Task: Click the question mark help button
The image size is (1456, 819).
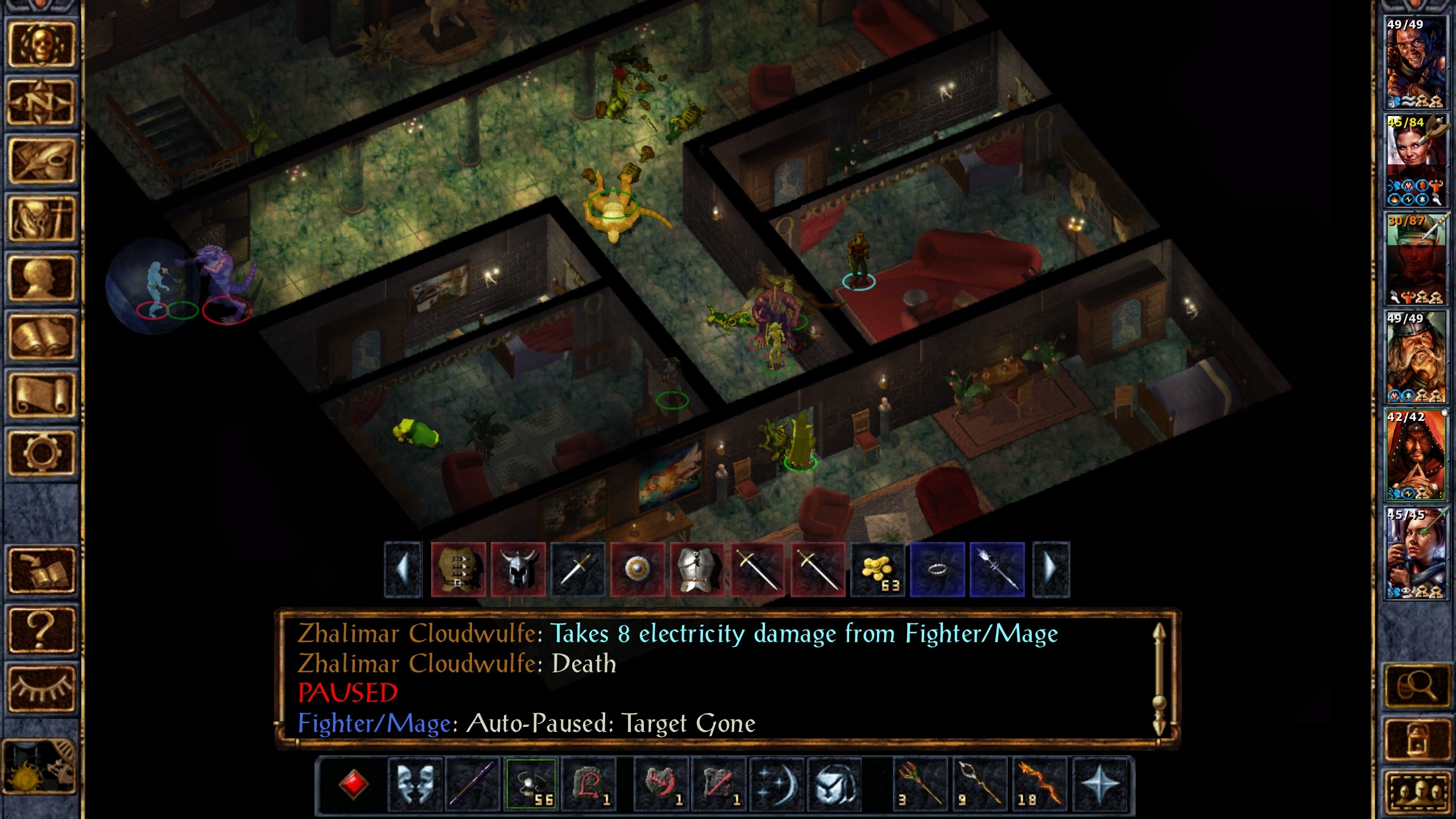Action: [40, 629]
